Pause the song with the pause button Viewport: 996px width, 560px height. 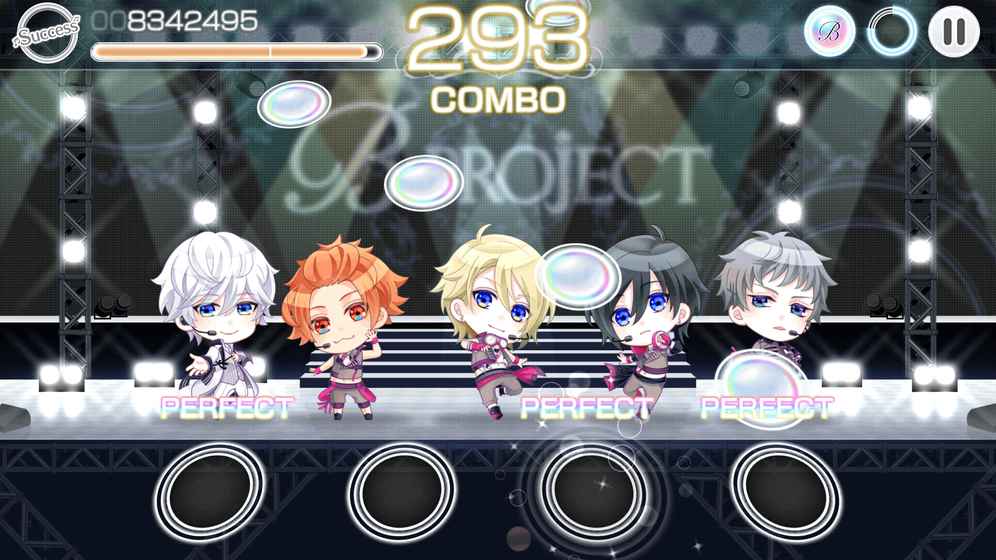(x=953, y=32)
